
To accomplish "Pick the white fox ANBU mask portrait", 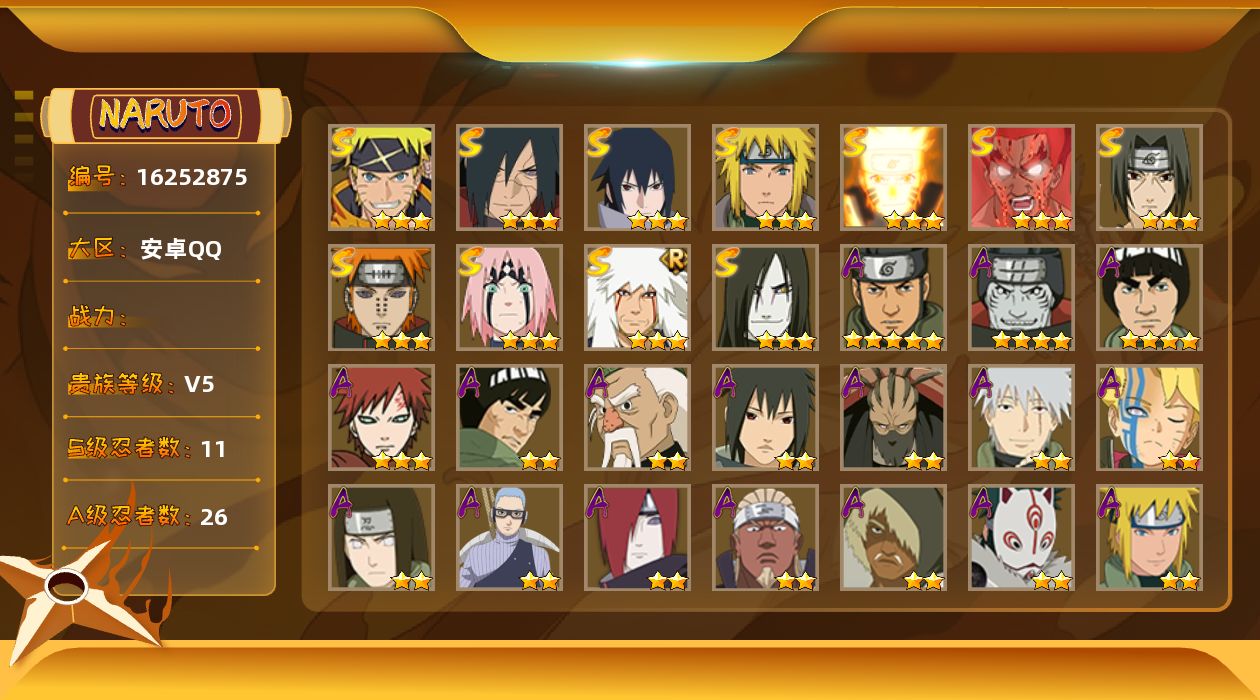I will [x=1021, y=537].
